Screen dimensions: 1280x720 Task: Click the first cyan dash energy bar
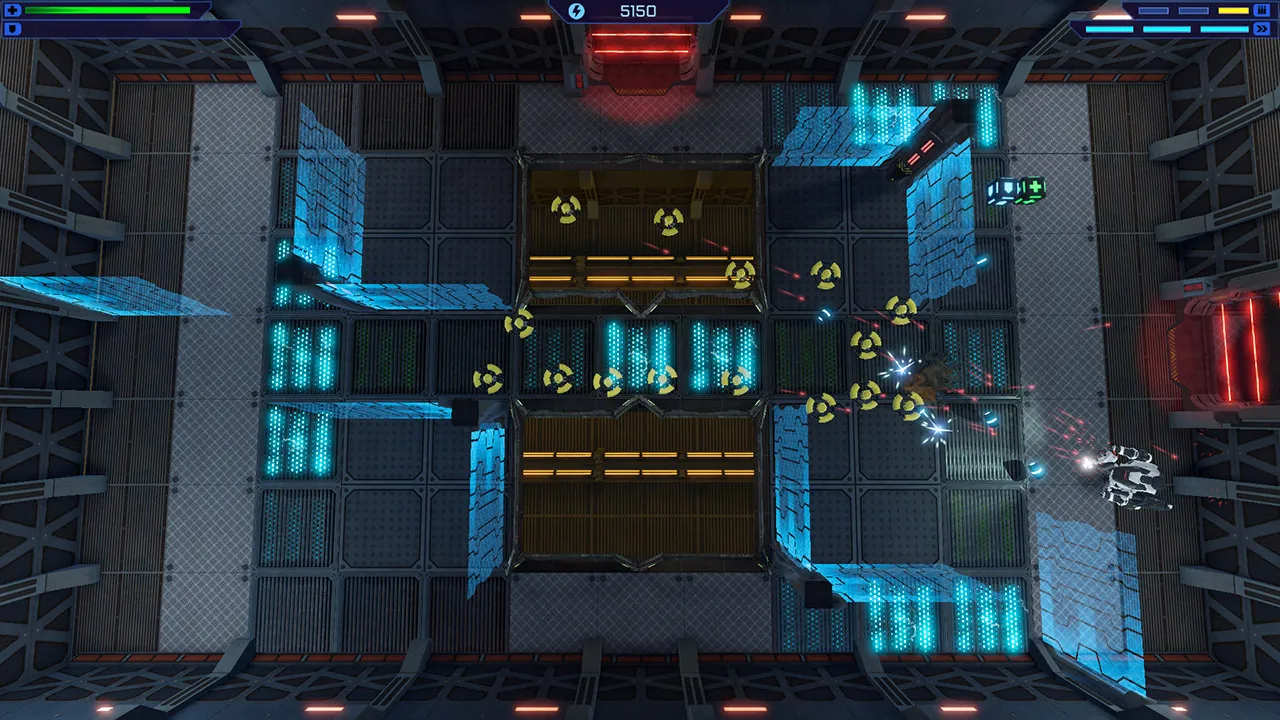tap(1110, 29)
